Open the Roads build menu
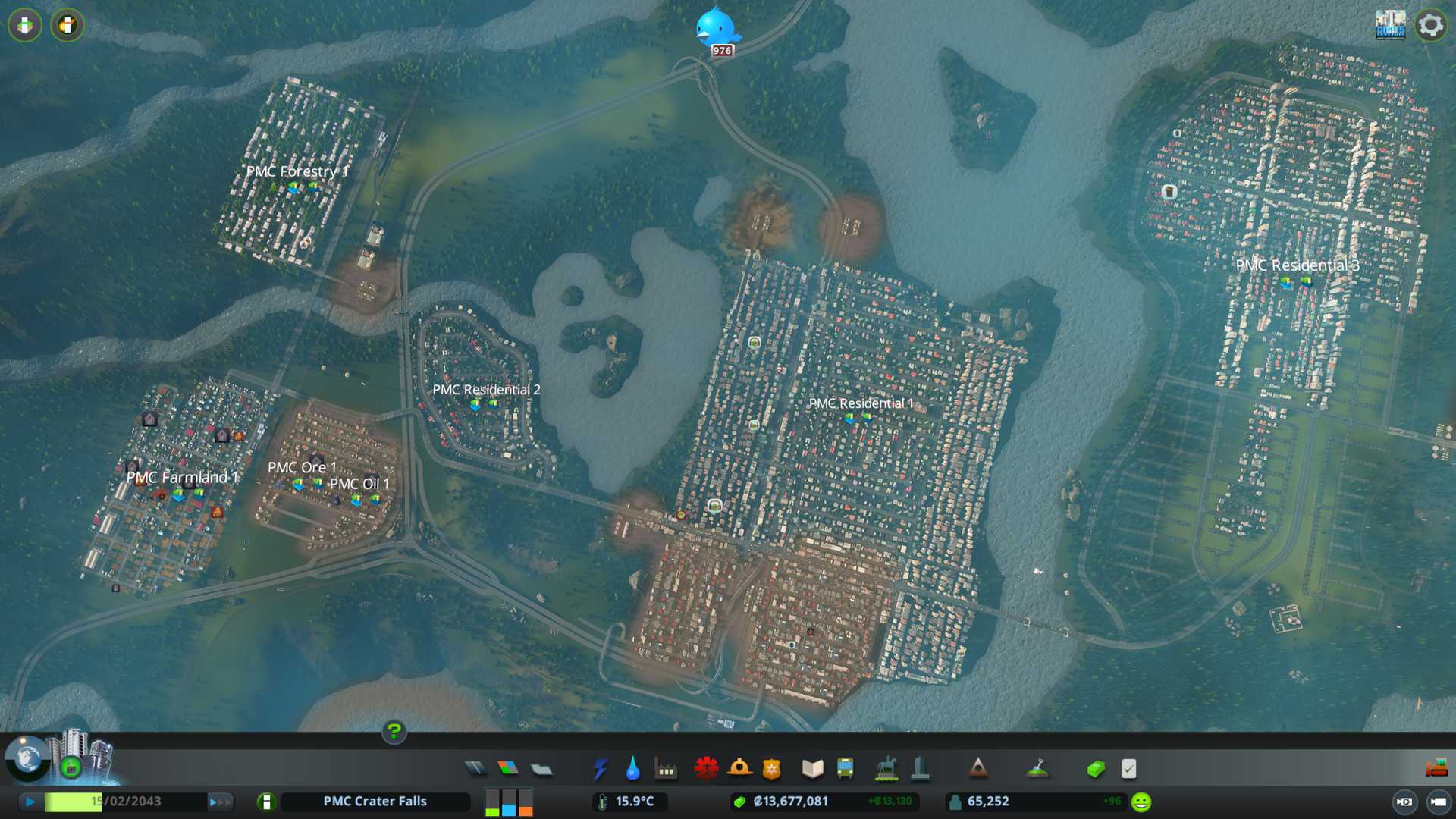This screenshot has height=819, width=1456. tap(475, 769)
